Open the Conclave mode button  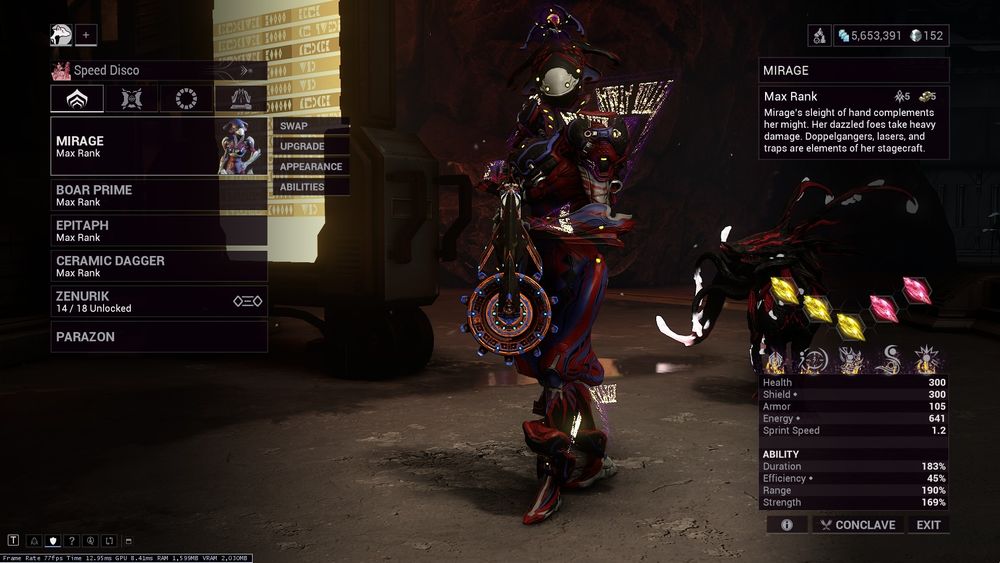856,525
